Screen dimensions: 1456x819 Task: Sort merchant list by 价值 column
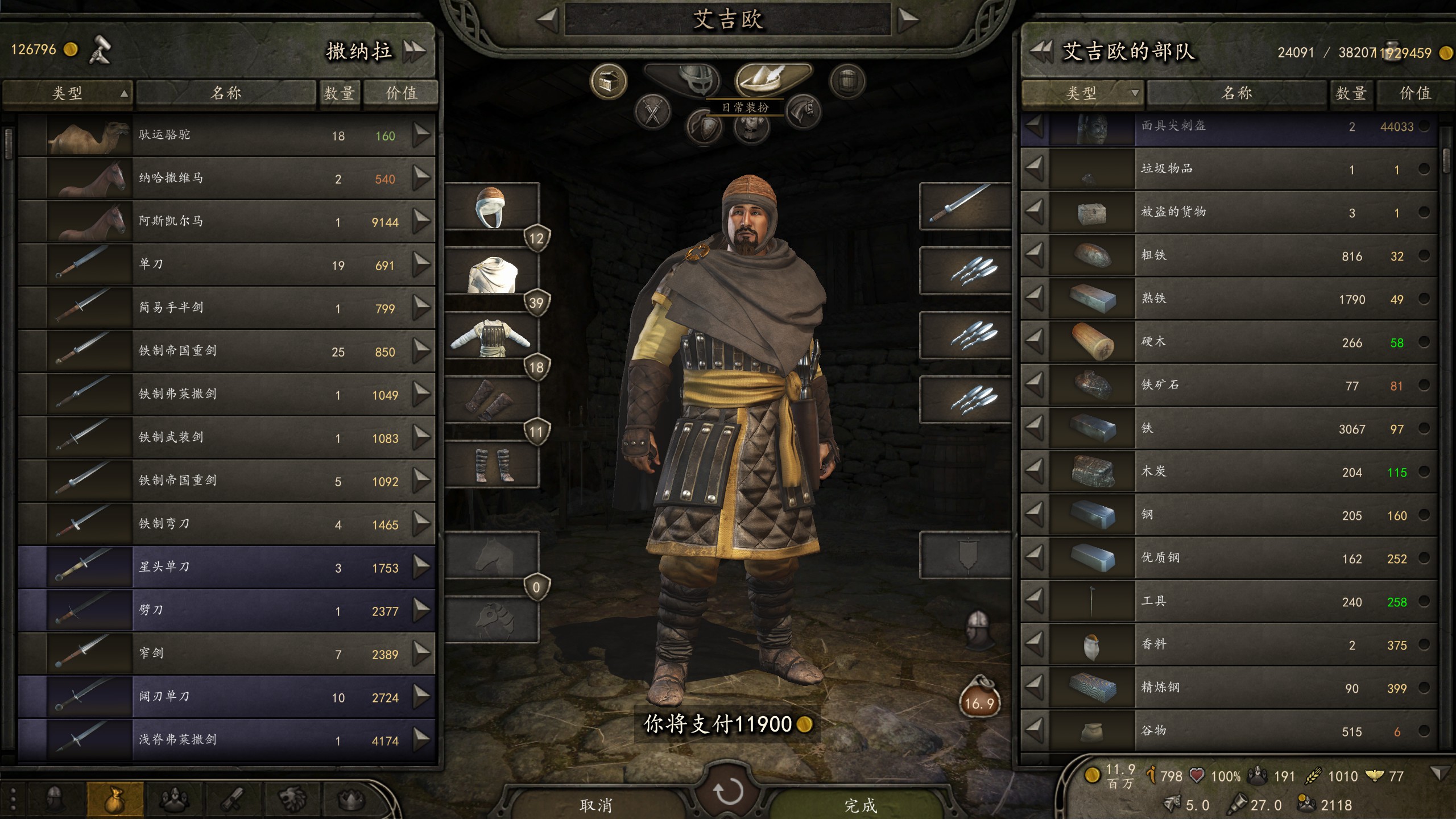coord(401,93)
